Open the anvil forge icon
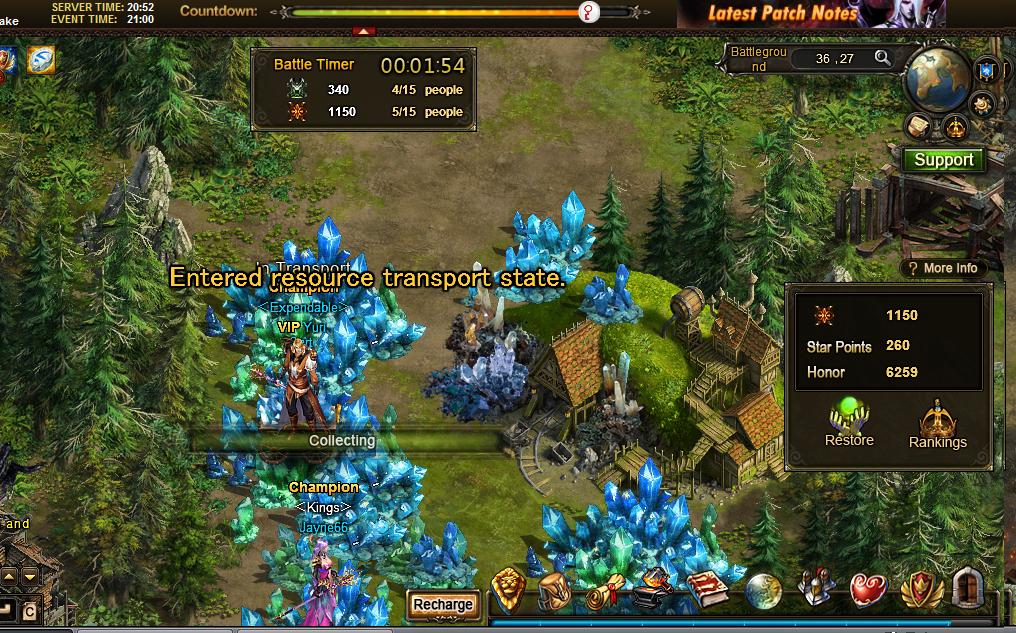1016x633 pixels. [x=652, y=588]
